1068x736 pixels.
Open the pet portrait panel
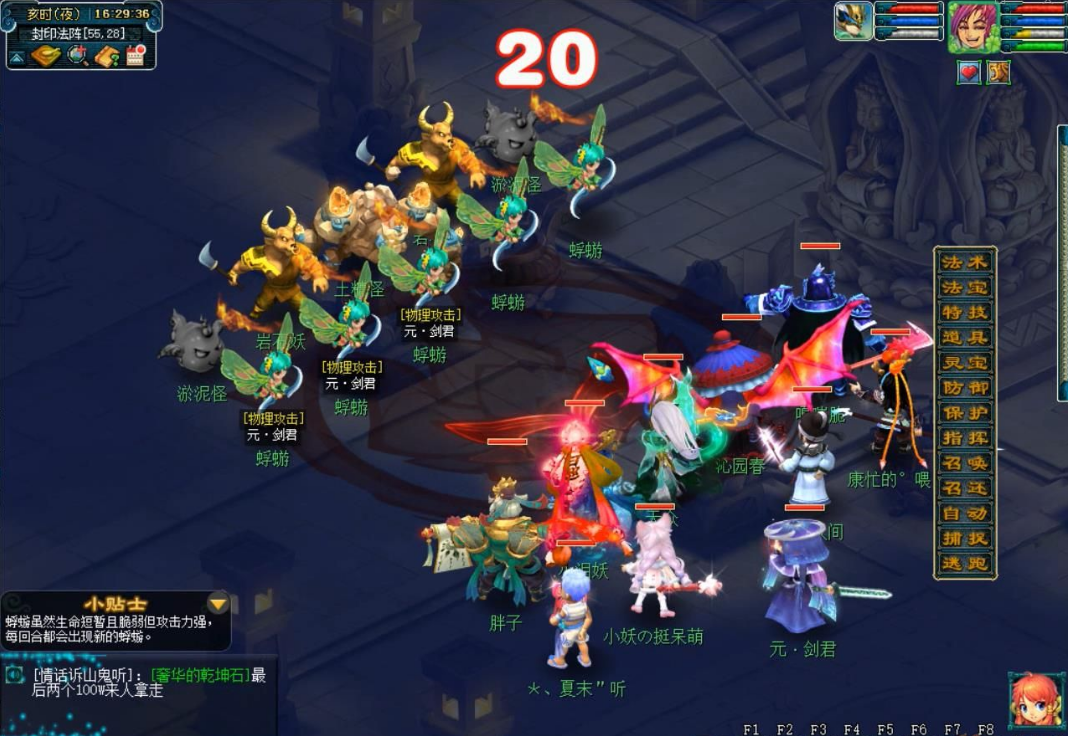point(853,21)
